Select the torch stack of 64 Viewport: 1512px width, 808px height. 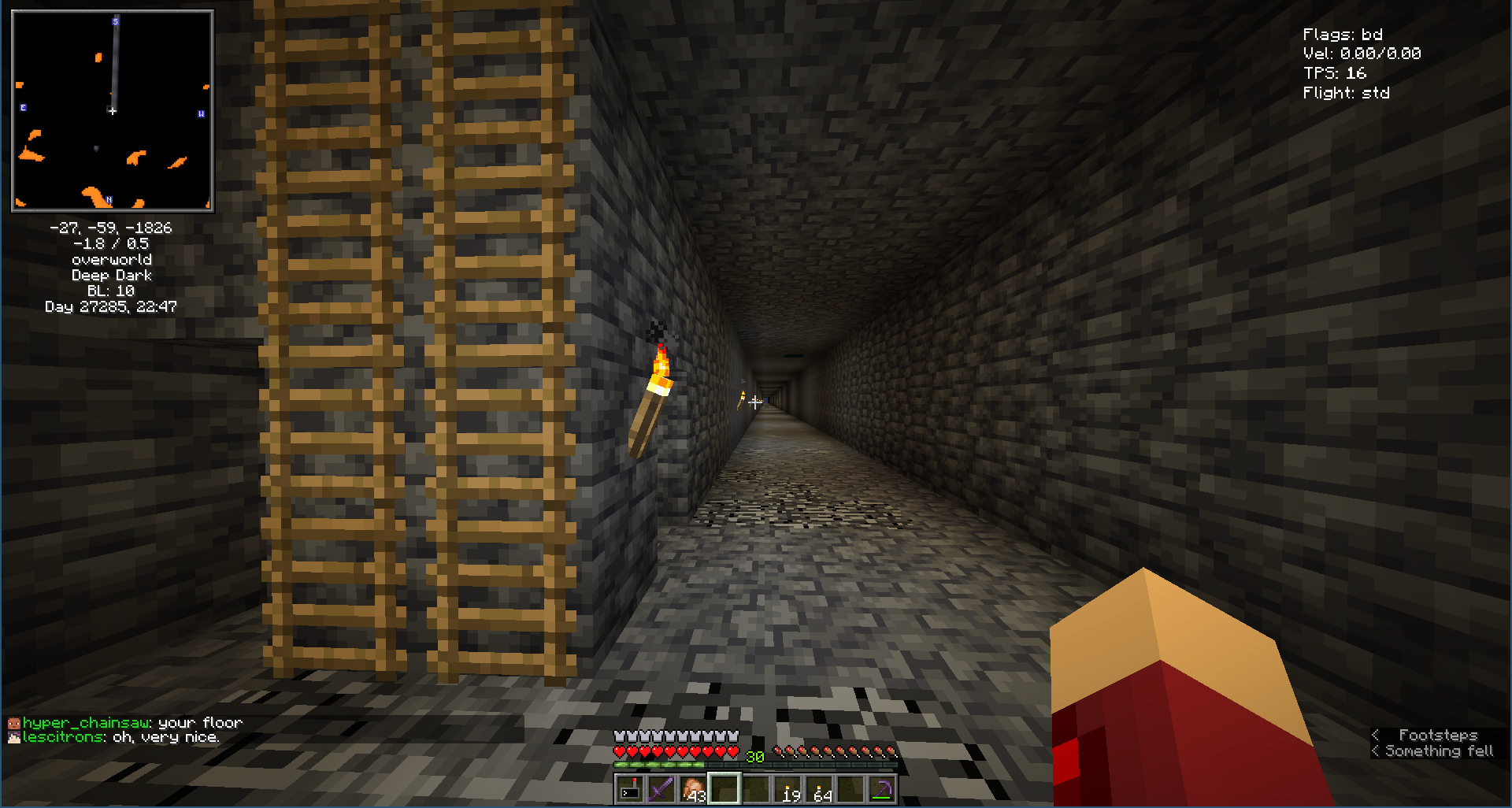(820, 788)
